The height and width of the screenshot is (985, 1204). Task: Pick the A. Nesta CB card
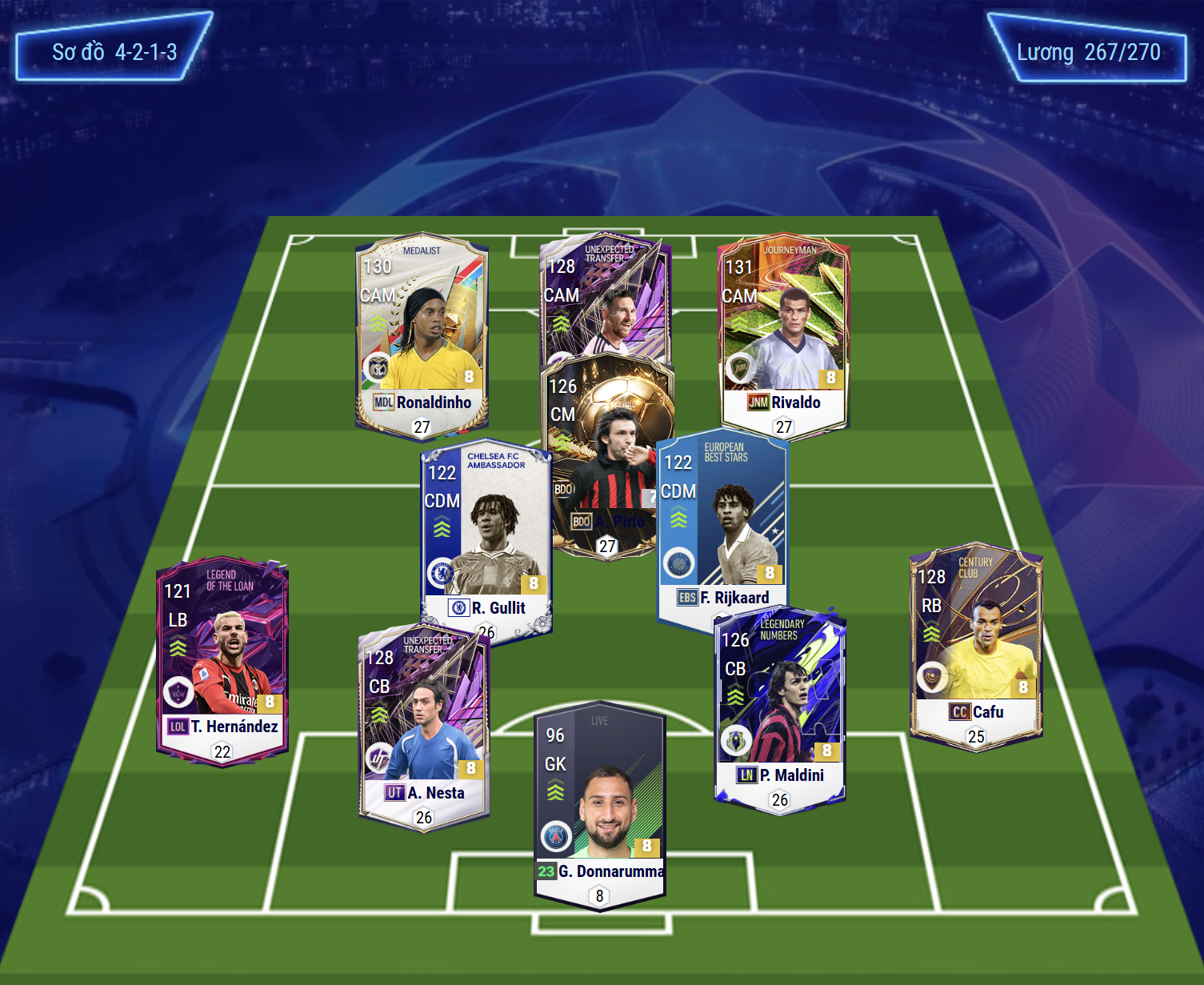click(x=424, y=727)
